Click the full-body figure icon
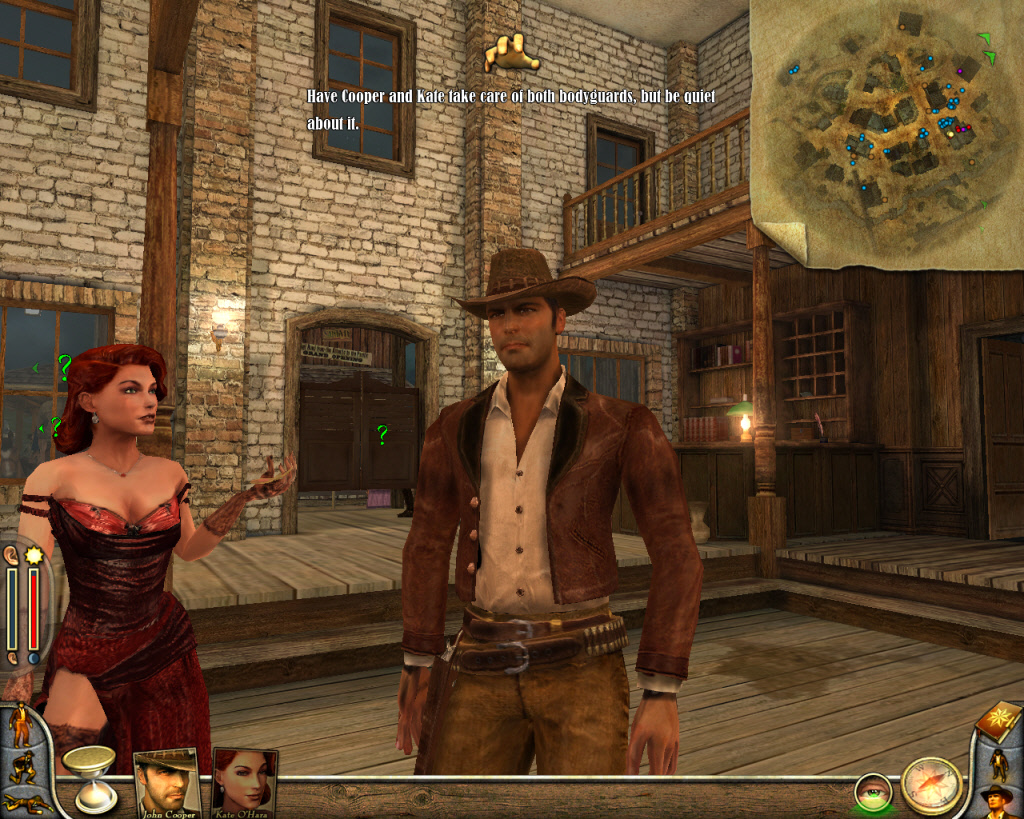The height and width of the screenshot is (819, 1024). pos(999,764)
